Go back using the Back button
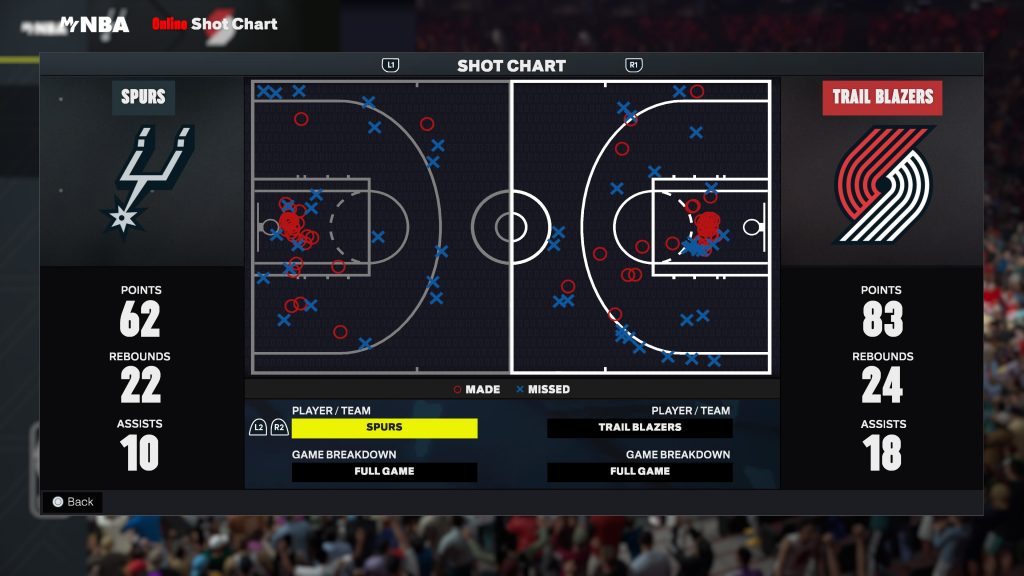This screenshot has height=576, width=1024. tap(72, 502)
